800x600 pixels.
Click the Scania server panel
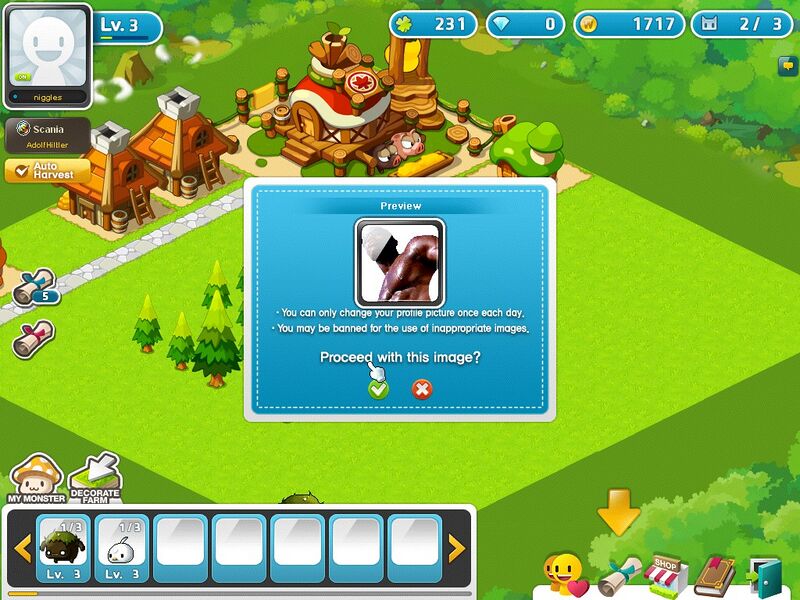[48, 135]
